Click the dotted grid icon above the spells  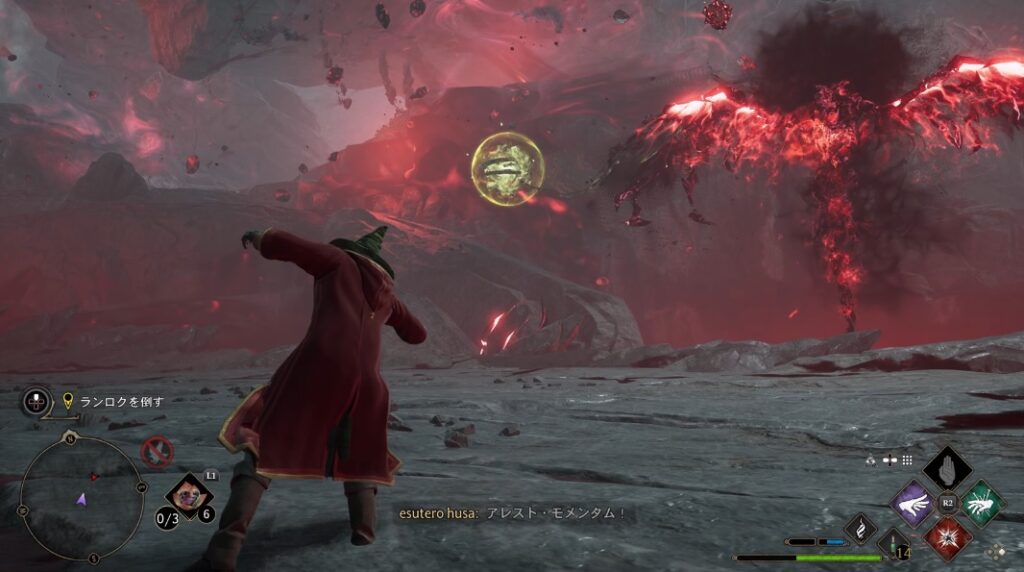coord(907,460)
